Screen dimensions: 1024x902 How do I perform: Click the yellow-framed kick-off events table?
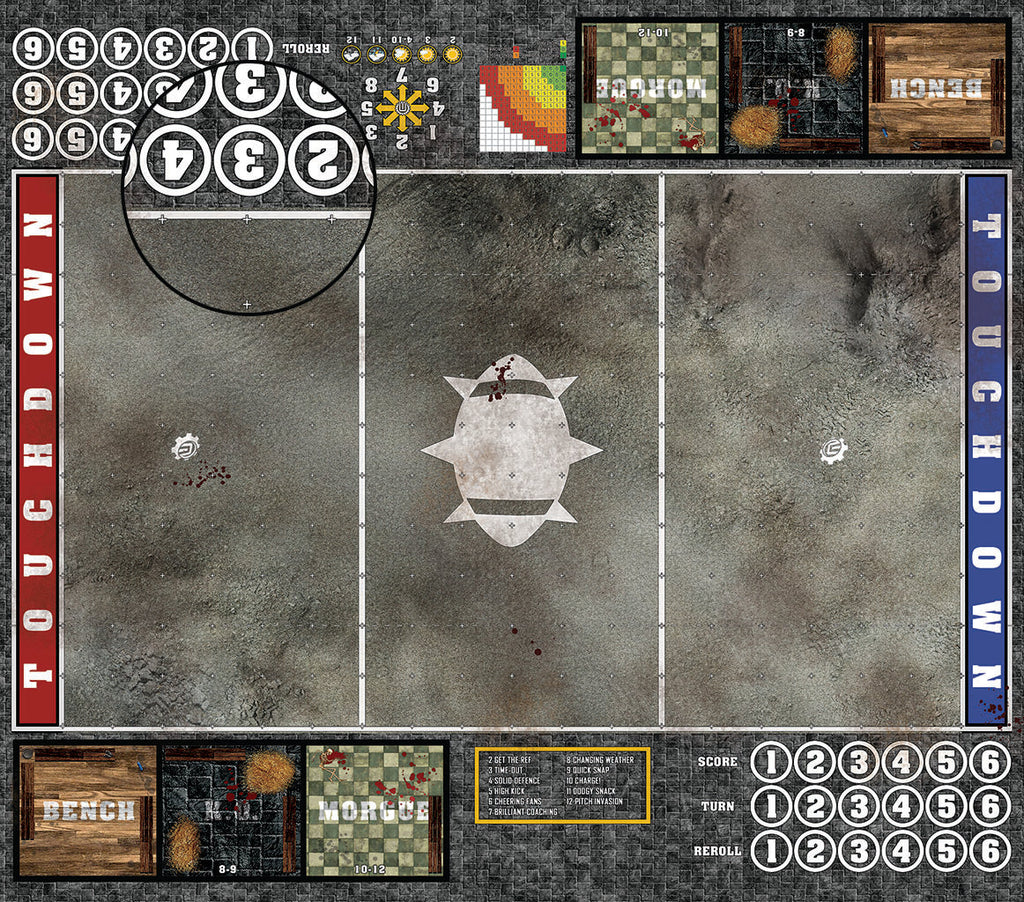[562, 785]
